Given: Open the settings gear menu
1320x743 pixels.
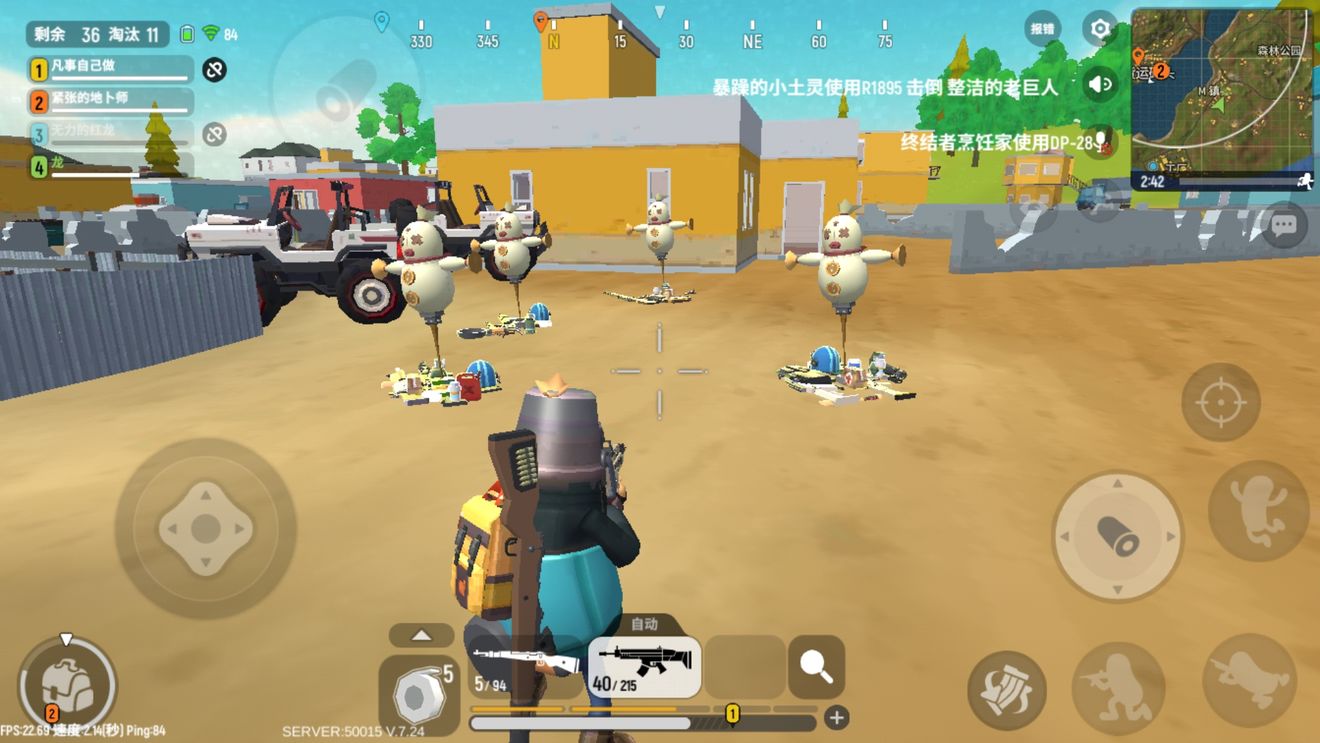Looking at the screenshot, I should click(1100, 29).
